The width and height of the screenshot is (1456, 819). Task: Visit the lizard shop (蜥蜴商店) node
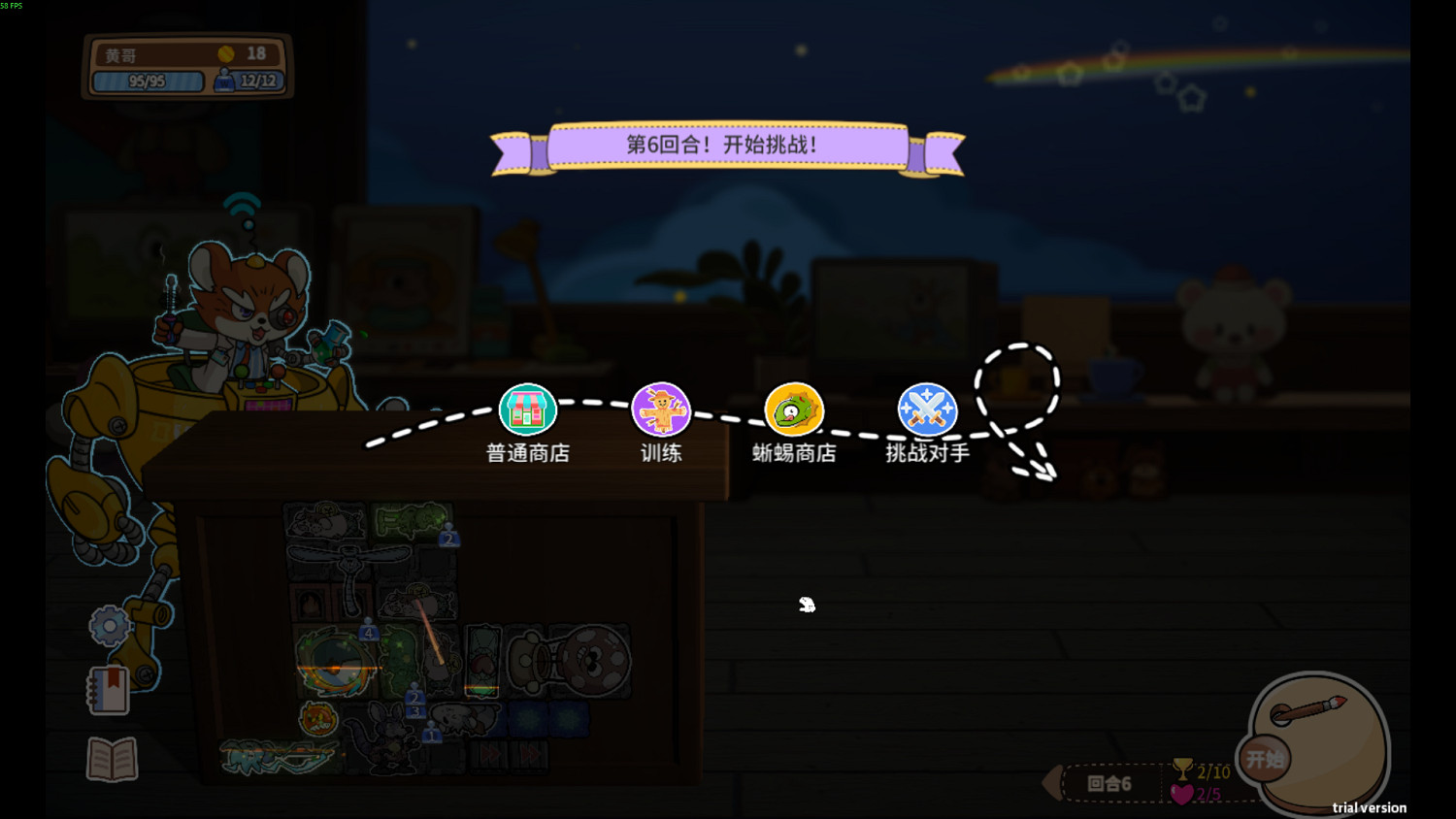(x=795, y=408)
